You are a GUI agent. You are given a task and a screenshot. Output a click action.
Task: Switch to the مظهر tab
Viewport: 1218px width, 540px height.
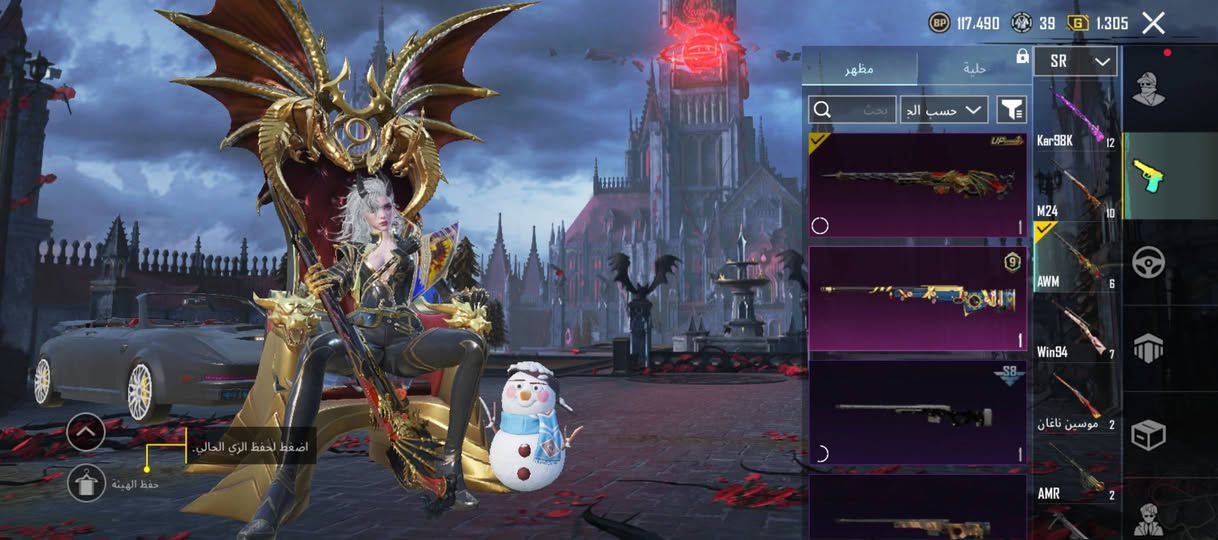click(x=861, y=67)
